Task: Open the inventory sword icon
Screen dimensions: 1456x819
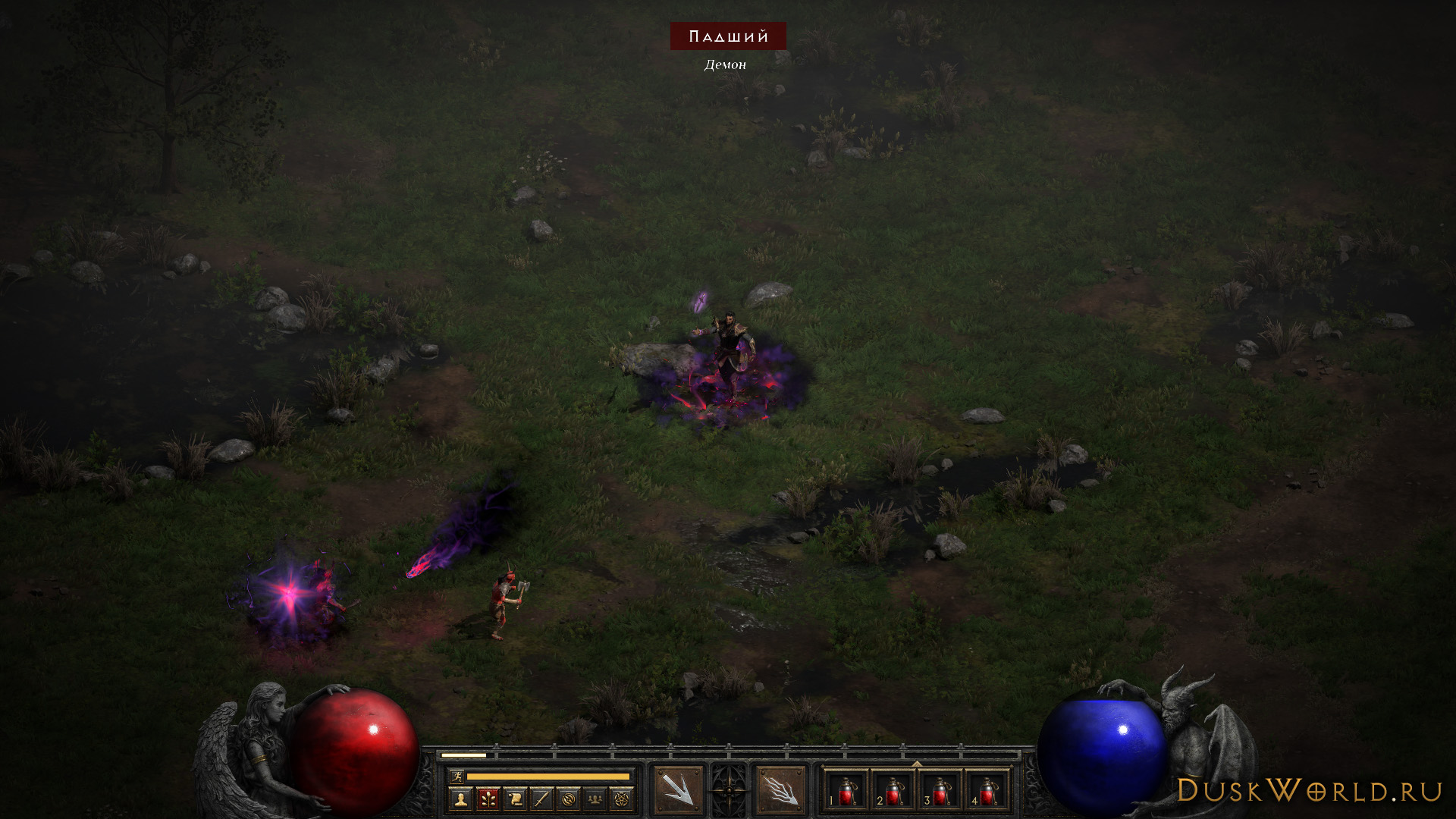Action: pos(541,799)
